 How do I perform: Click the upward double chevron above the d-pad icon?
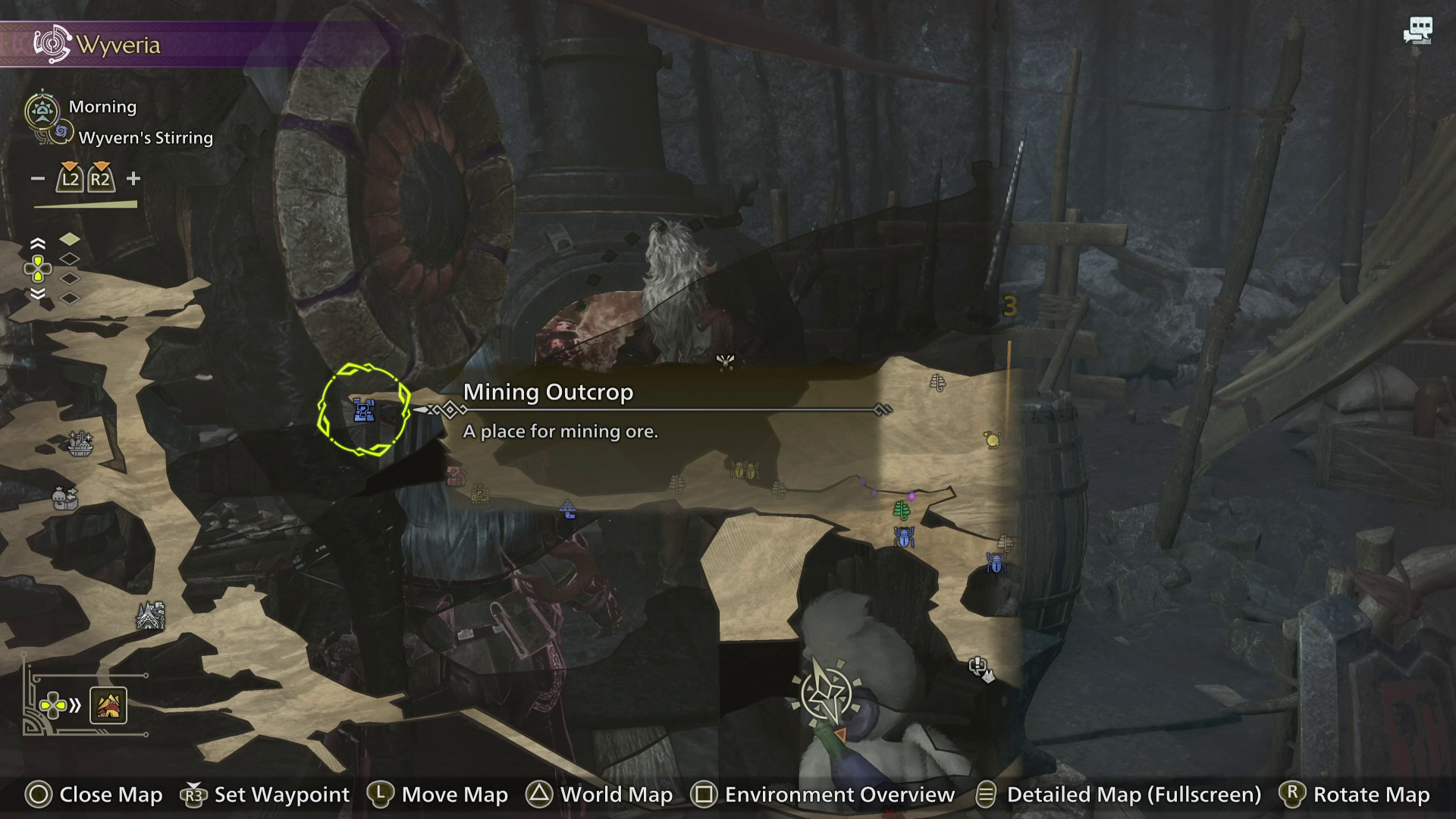point(36,243)
